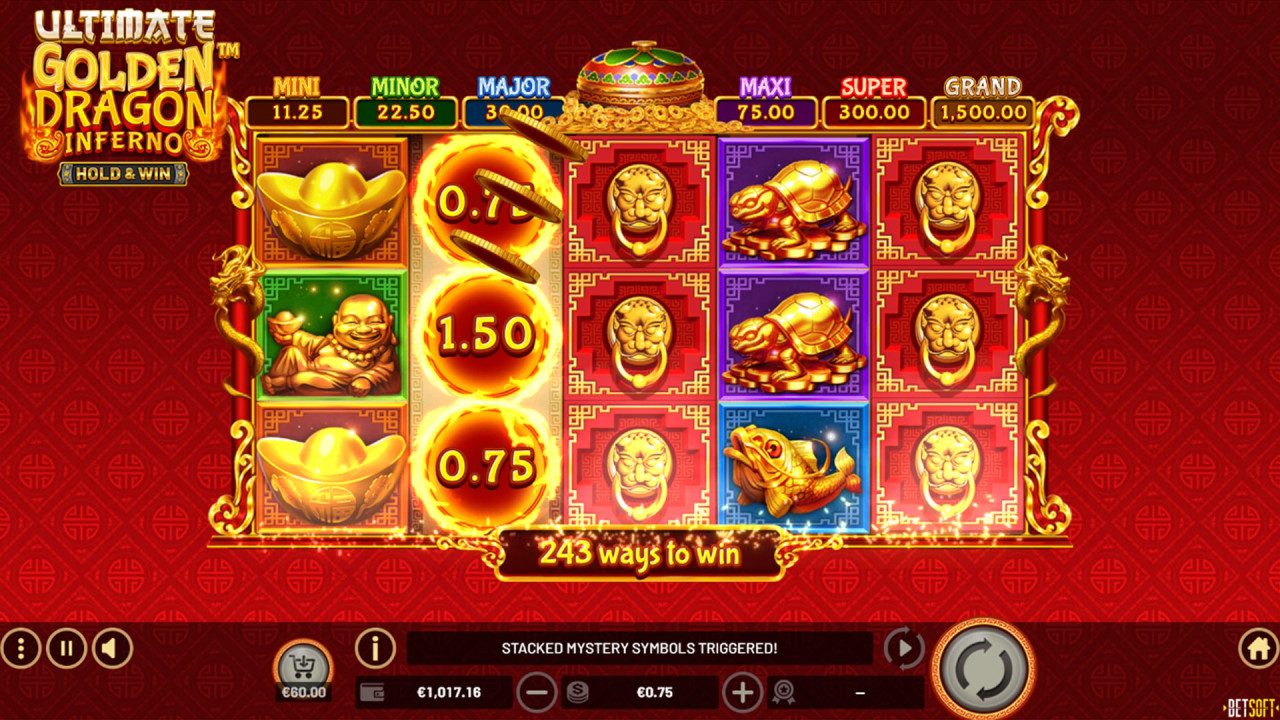Return home using the home icon
This screenshot has width=1280, height=720.
click(1258, 649)
